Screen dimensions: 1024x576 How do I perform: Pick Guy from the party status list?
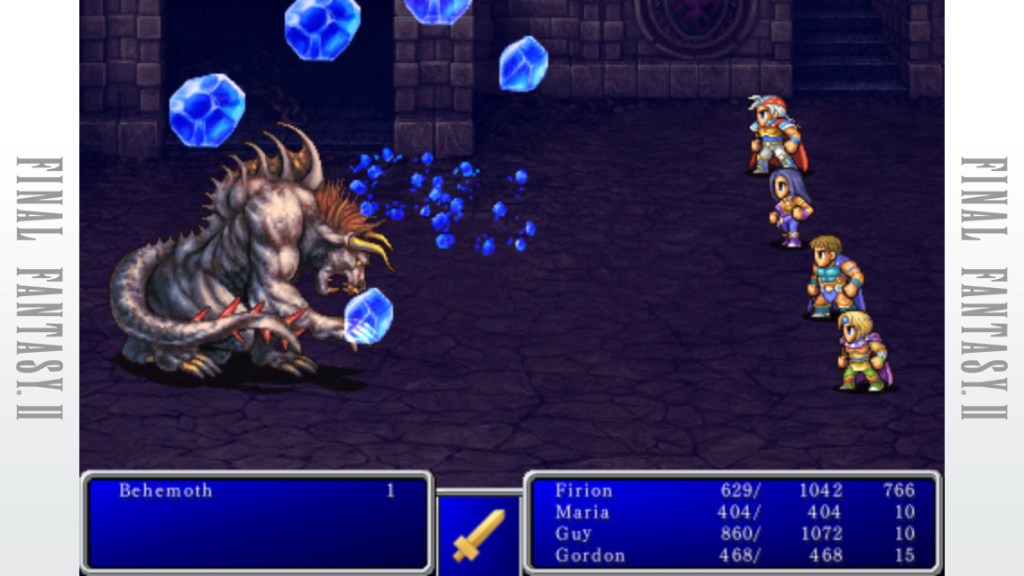click(x=573, y=534)
